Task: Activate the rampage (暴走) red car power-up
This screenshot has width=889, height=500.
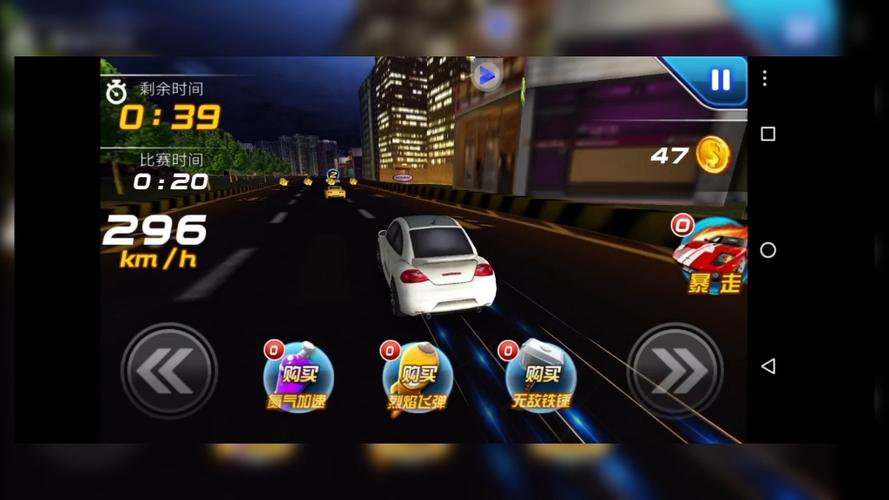Action: click(x=711, y=254)
